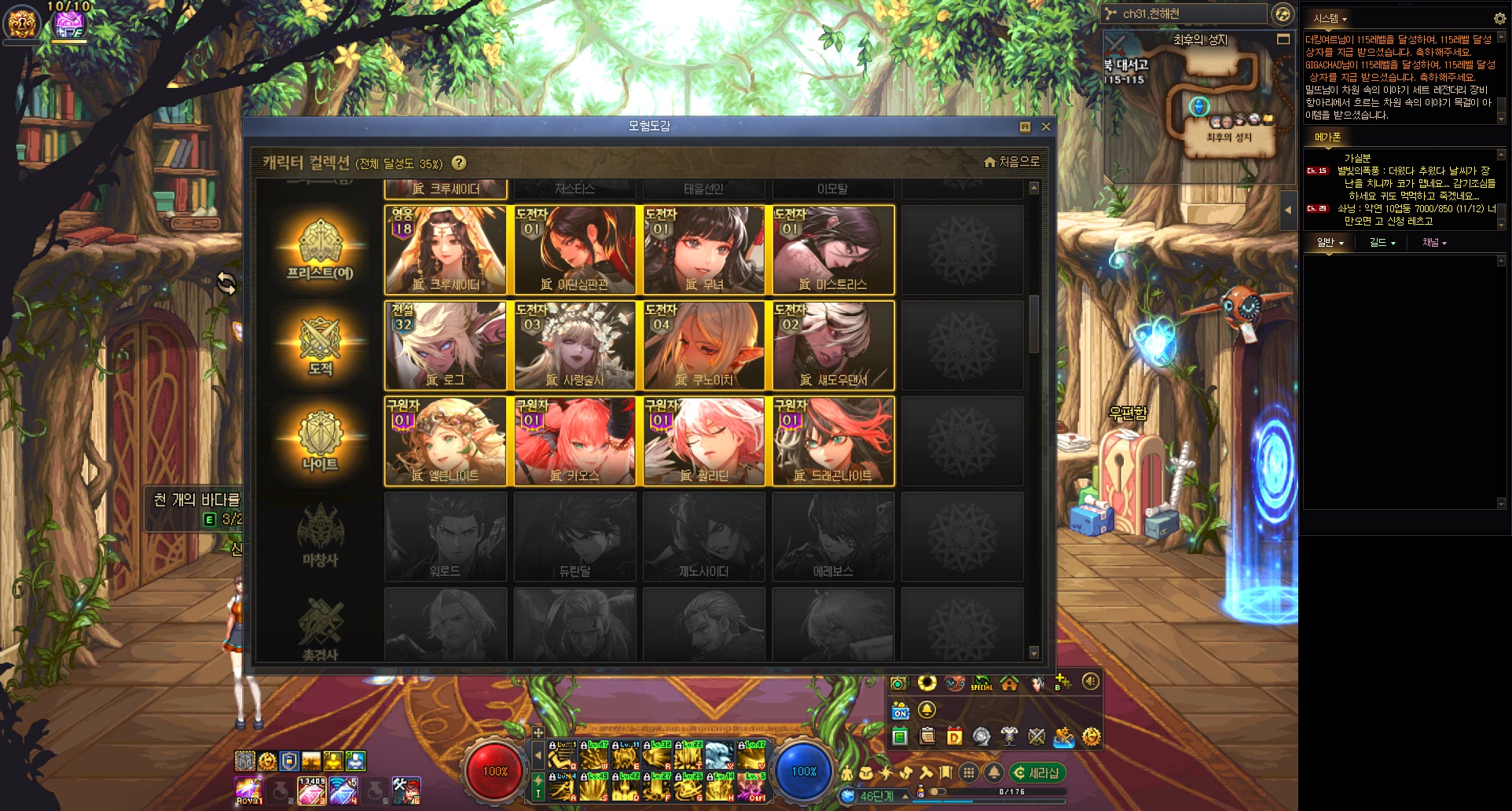Select the 프리스트(여) class category
The width and height of the screenshot is (1512, 811).
point(320,250)
